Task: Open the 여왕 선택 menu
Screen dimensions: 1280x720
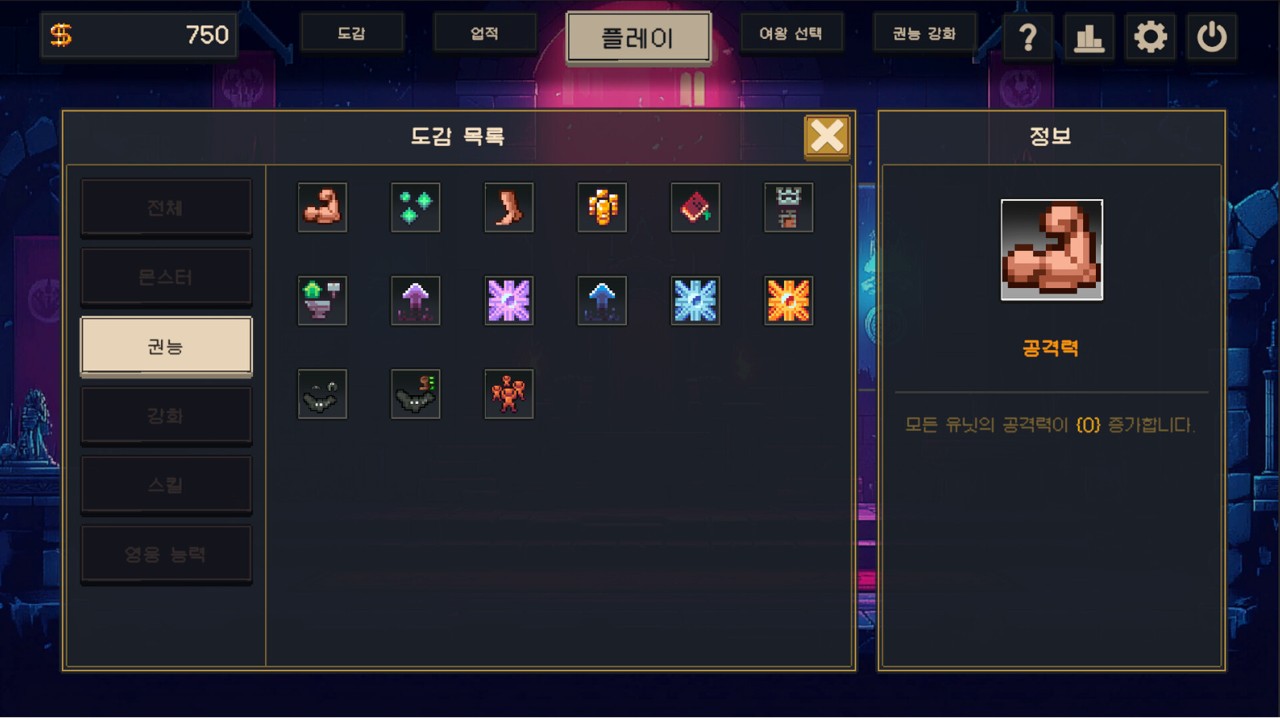Action: click(792, 32)
